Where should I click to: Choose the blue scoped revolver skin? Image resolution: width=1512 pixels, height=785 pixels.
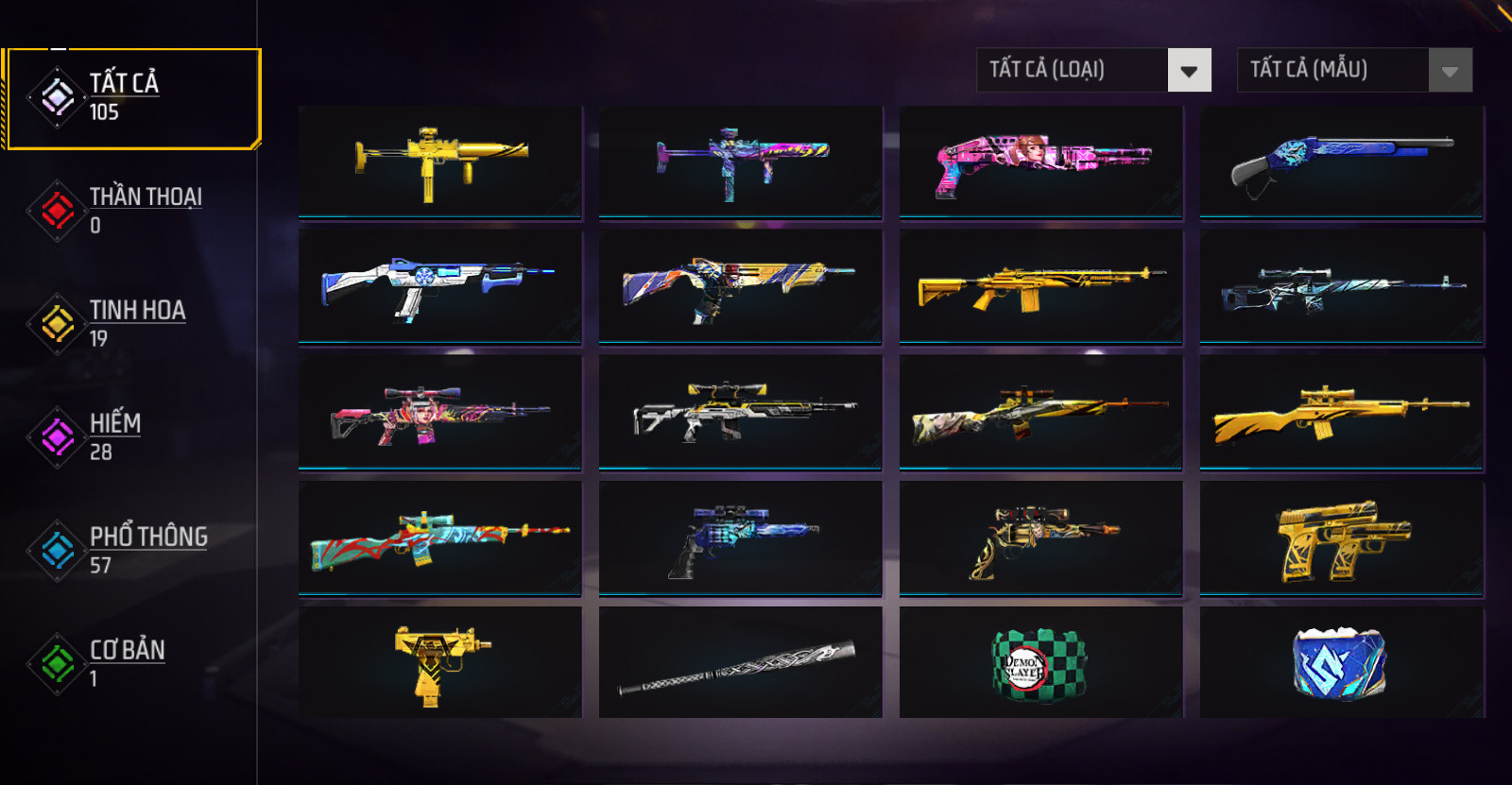pyautogui.click(x=740, y=538)
